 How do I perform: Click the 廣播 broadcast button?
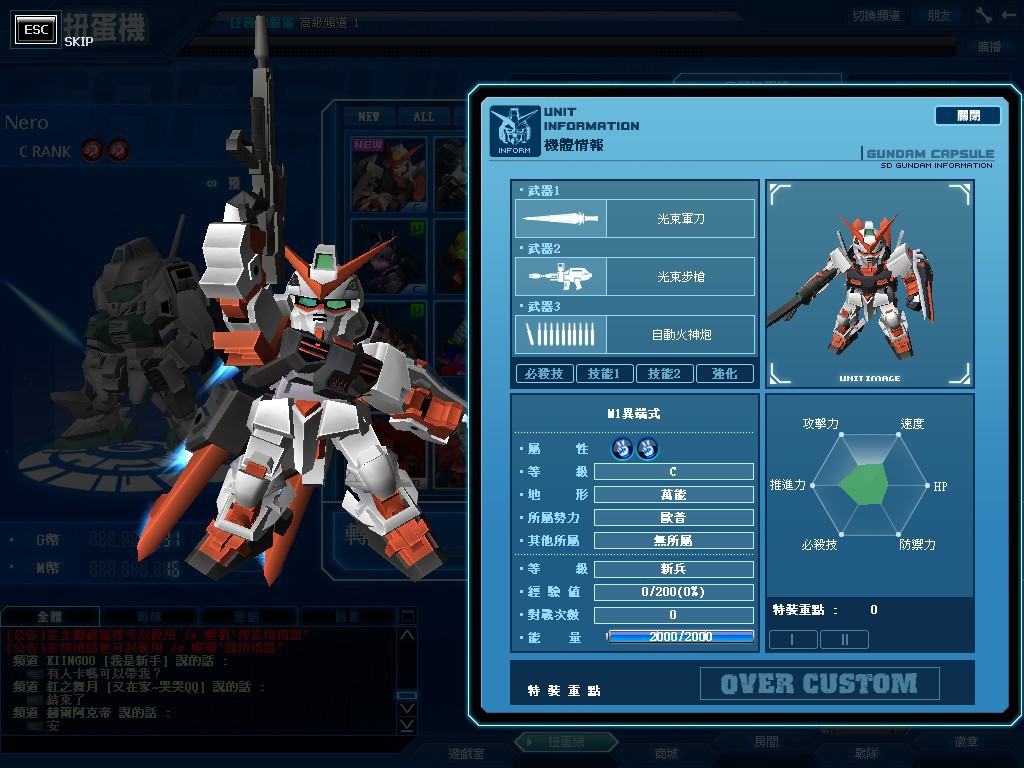point(988,47)
